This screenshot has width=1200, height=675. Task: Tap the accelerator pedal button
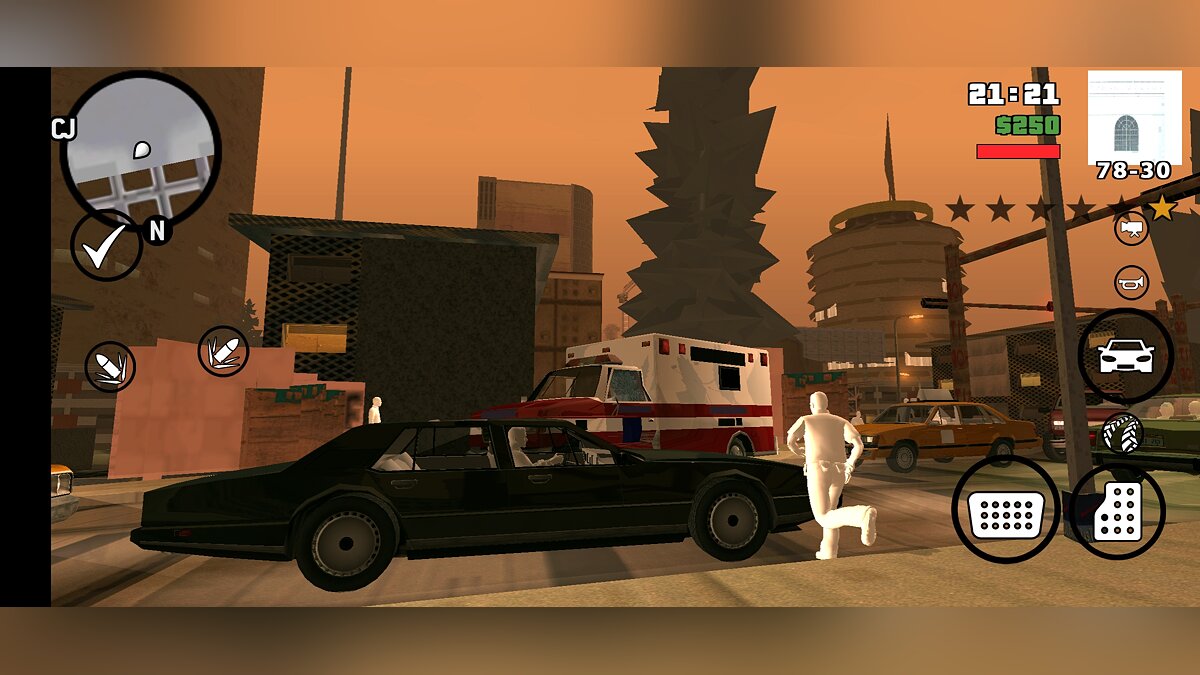1118,511
